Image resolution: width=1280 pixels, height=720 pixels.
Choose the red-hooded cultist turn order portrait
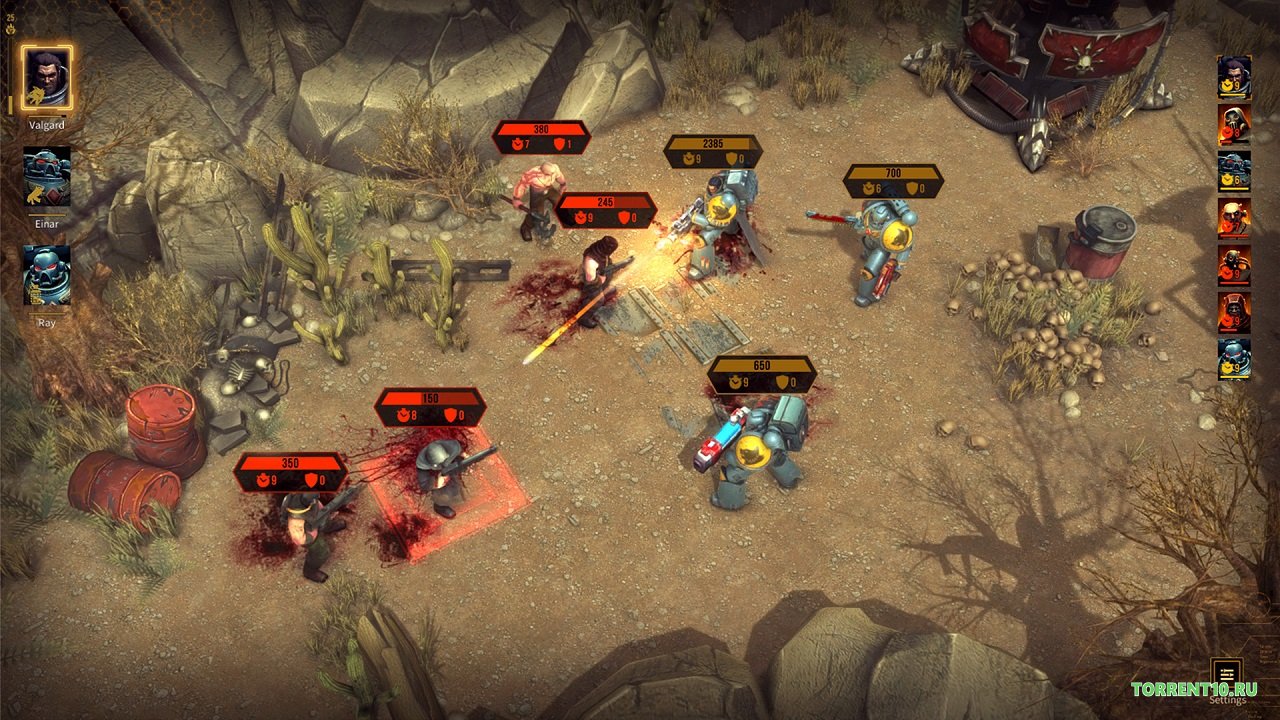[x=1234, y=312]
